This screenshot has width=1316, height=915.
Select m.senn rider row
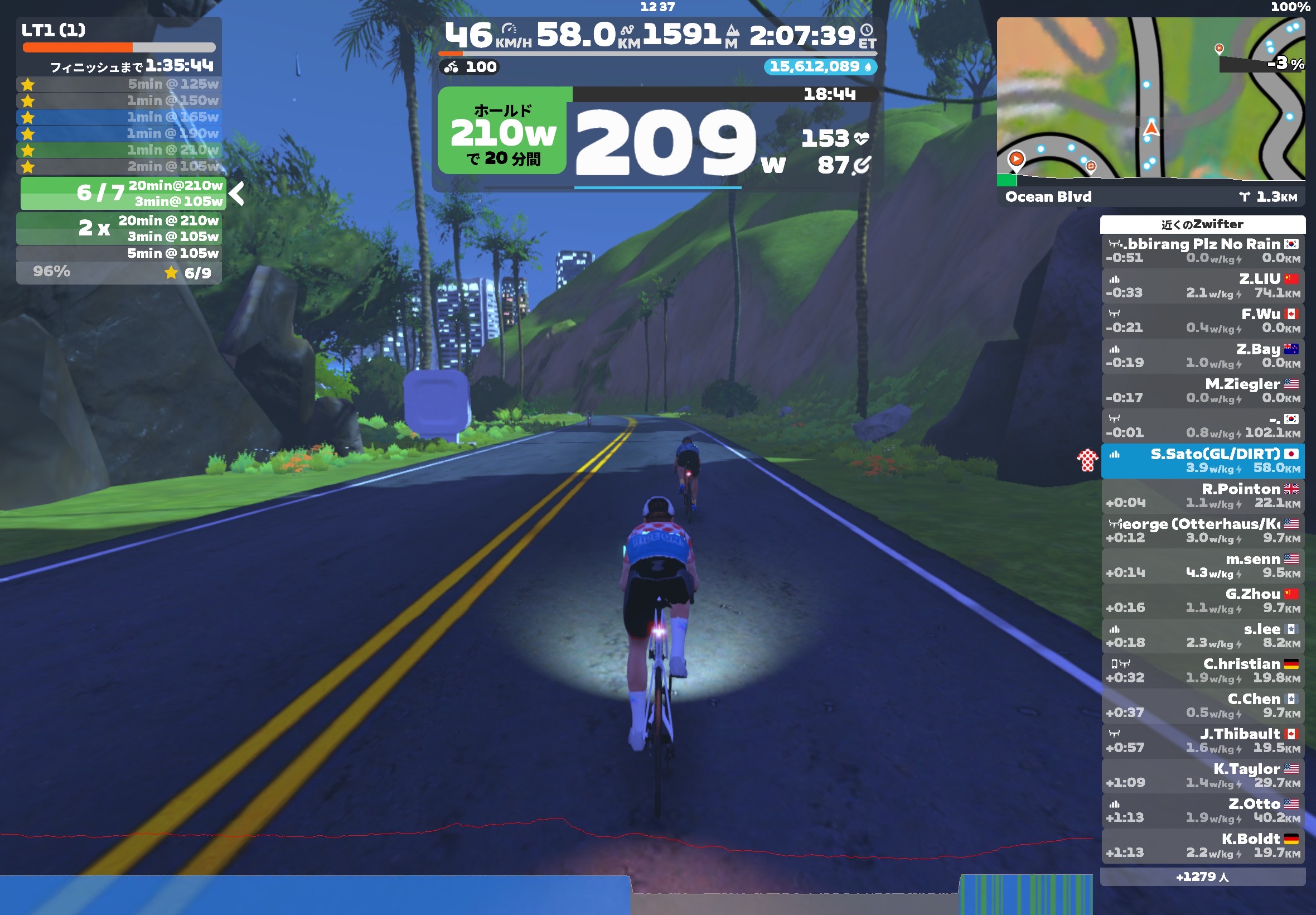click(1203, 565)
